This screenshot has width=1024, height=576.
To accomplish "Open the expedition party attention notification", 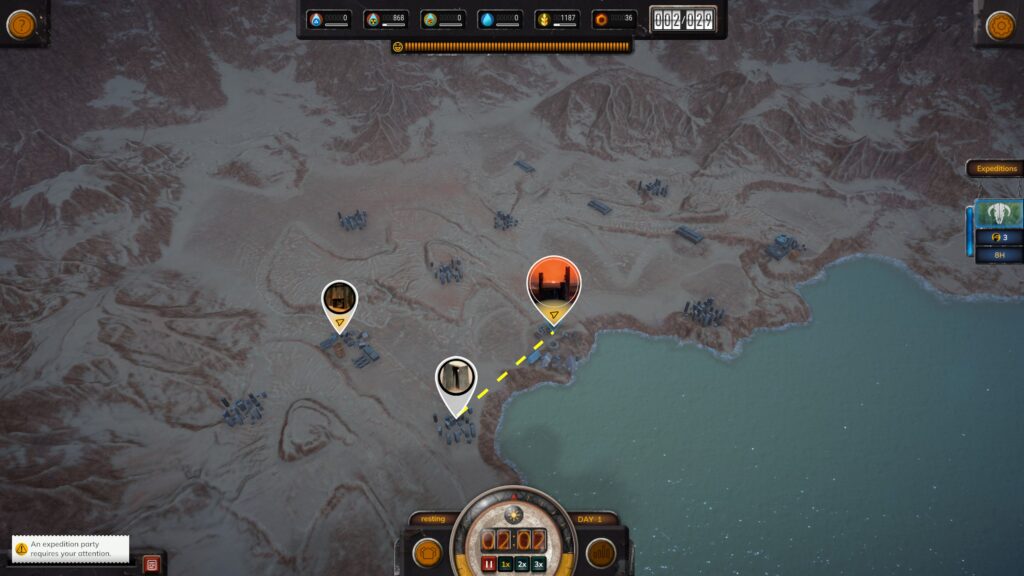I will 71,549.
